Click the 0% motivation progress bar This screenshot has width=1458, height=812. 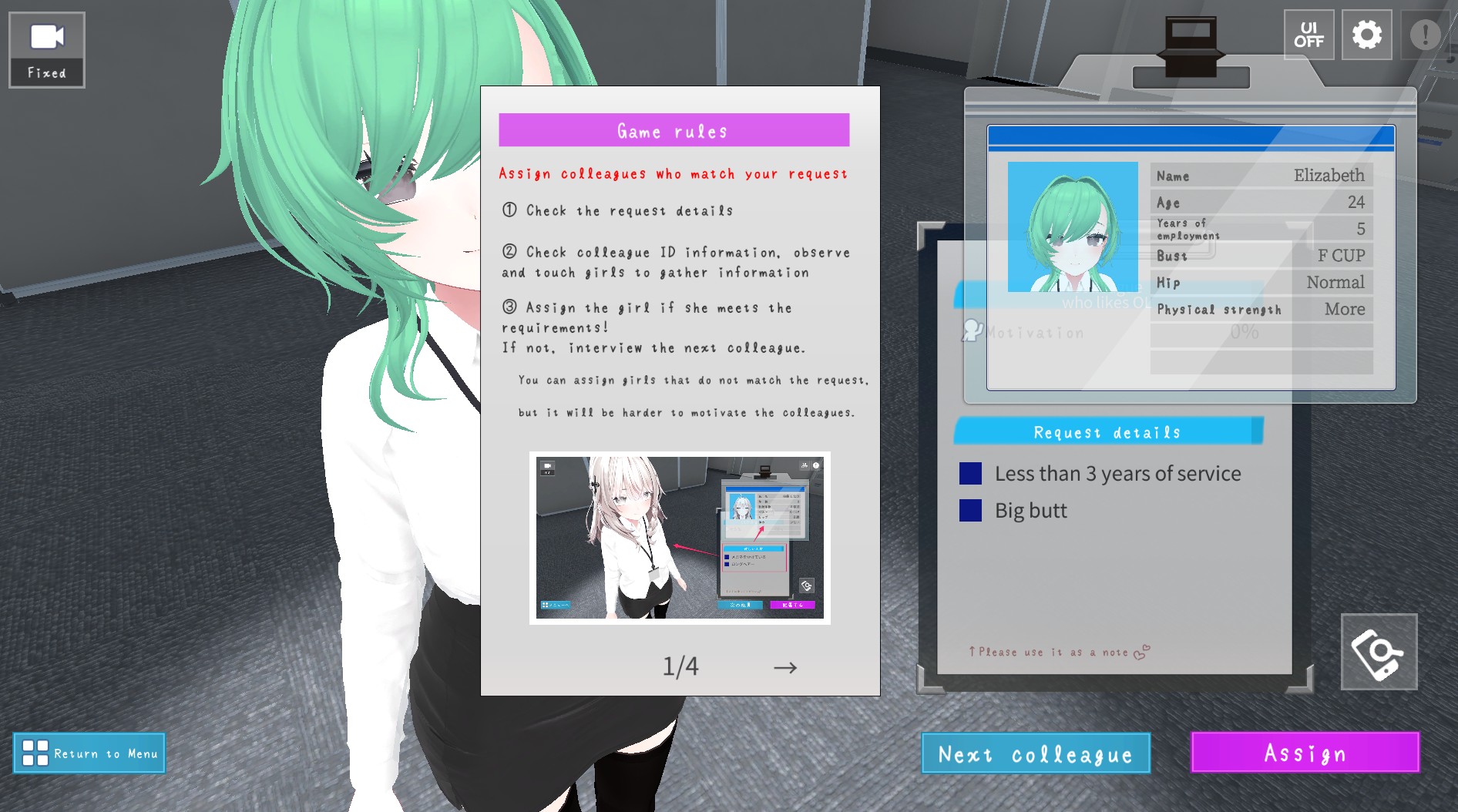tap(1244, 332)
